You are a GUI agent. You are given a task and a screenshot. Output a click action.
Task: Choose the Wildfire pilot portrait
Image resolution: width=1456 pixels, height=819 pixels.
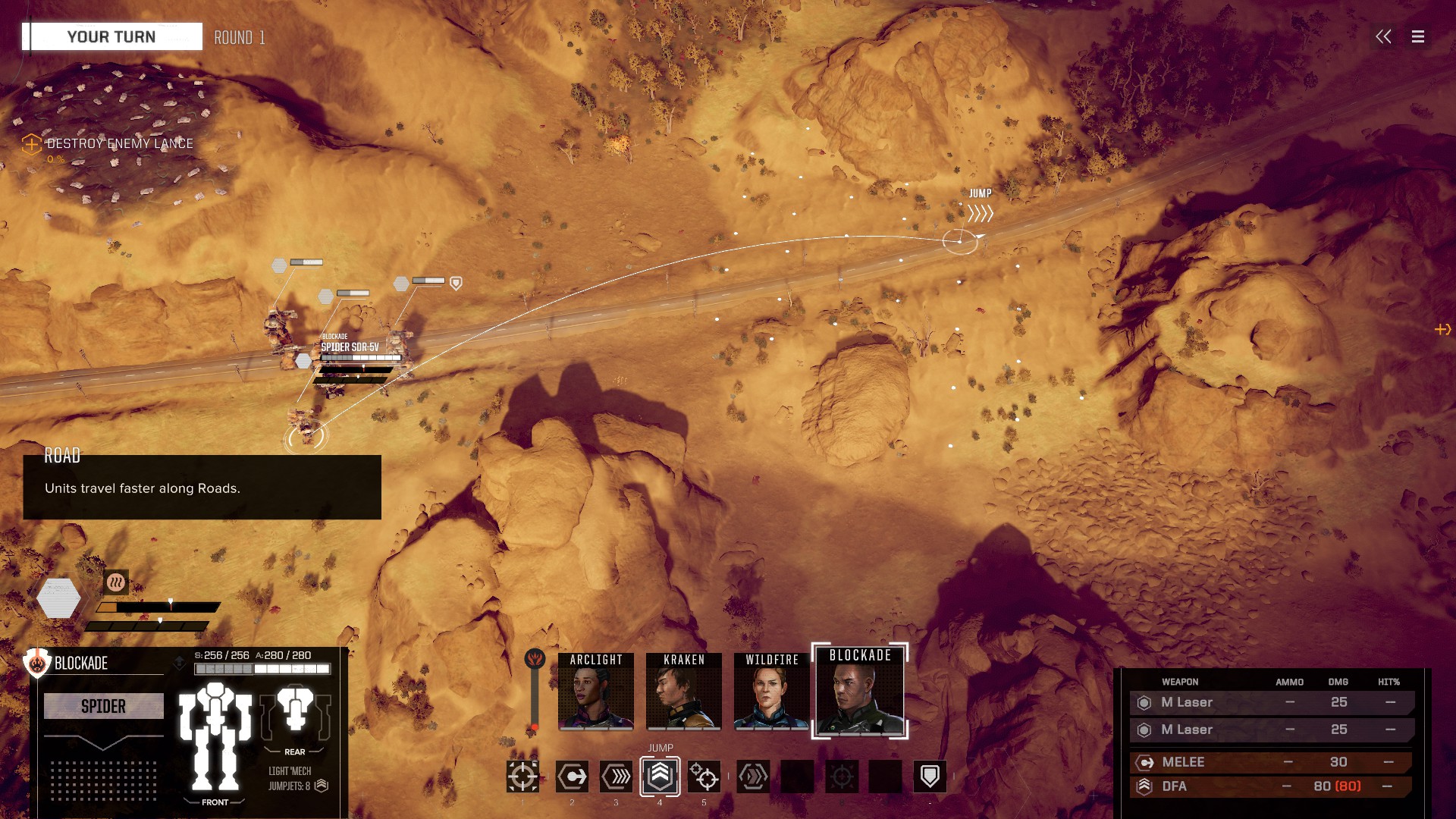pos(771,692)
